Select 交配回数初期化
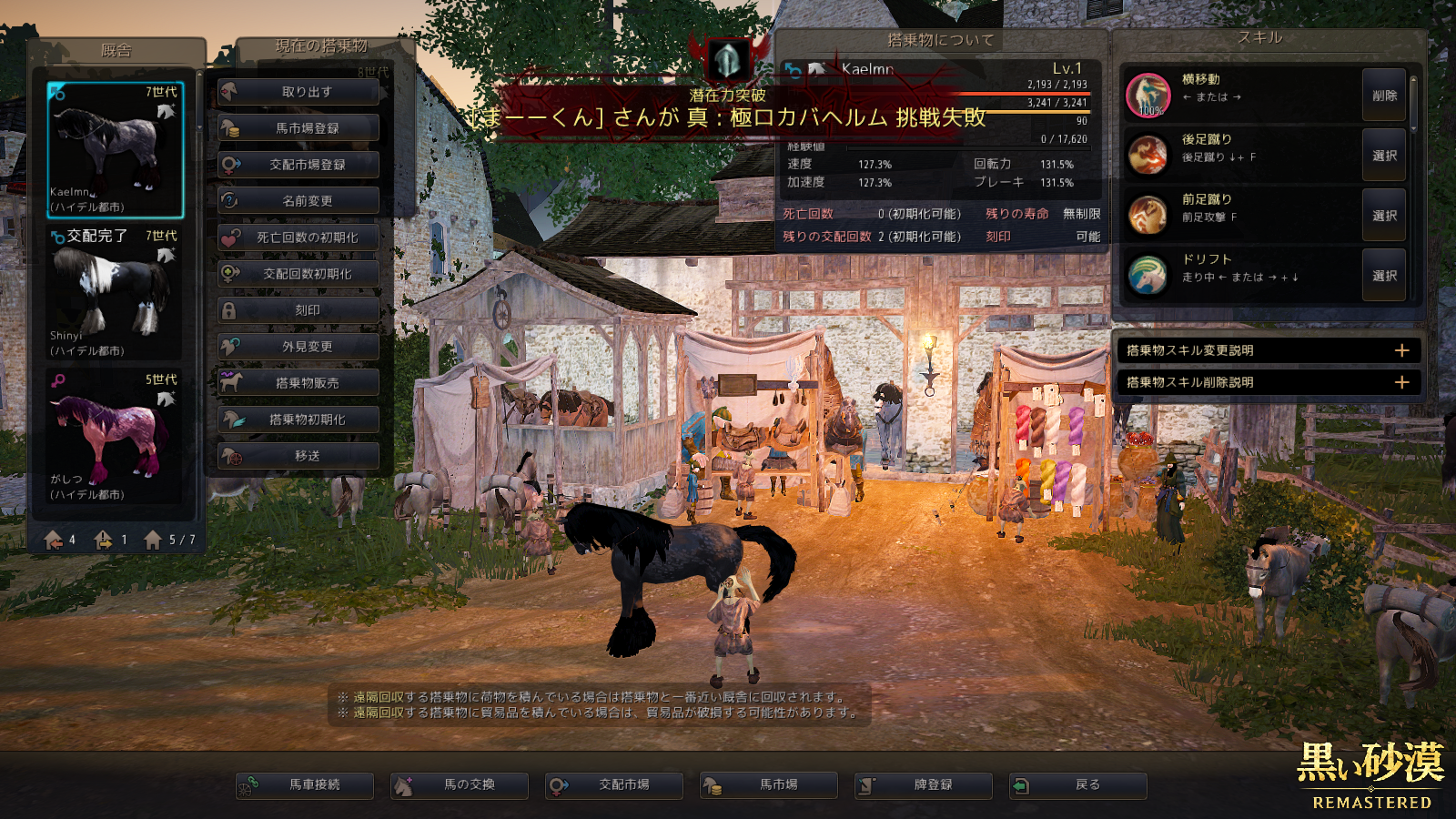Screen dimensions: 1456x819 tap(298, 274)
